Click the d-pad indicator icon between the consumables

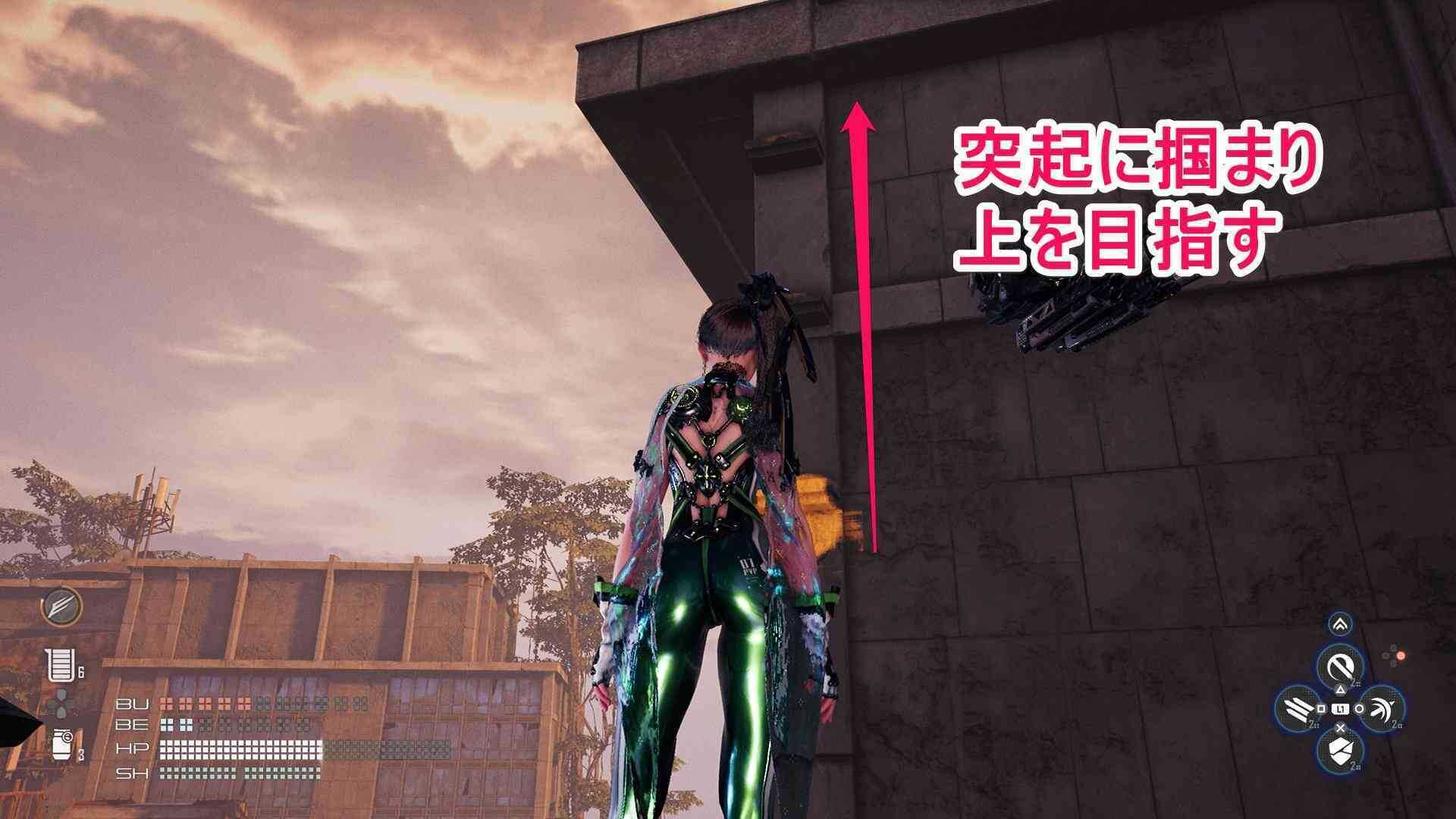pos(62,702)
